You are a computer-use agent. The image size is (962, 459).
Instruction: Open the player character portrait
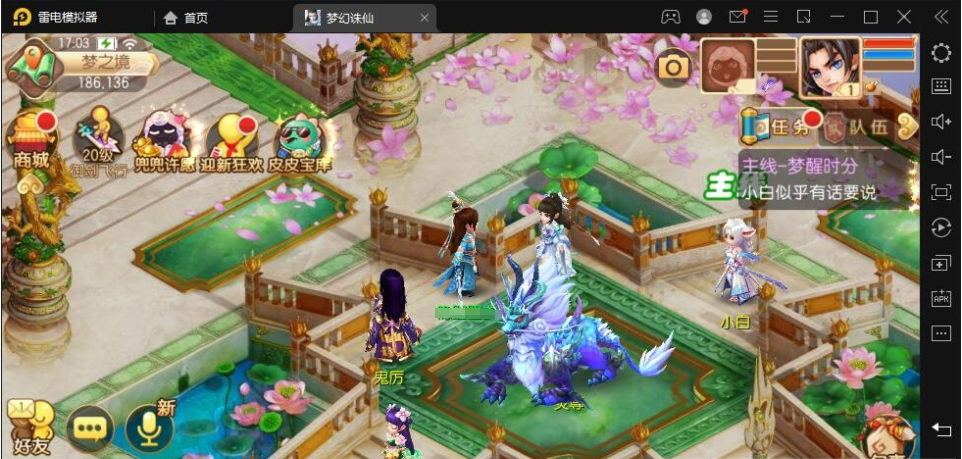click(x=829, y=66)
